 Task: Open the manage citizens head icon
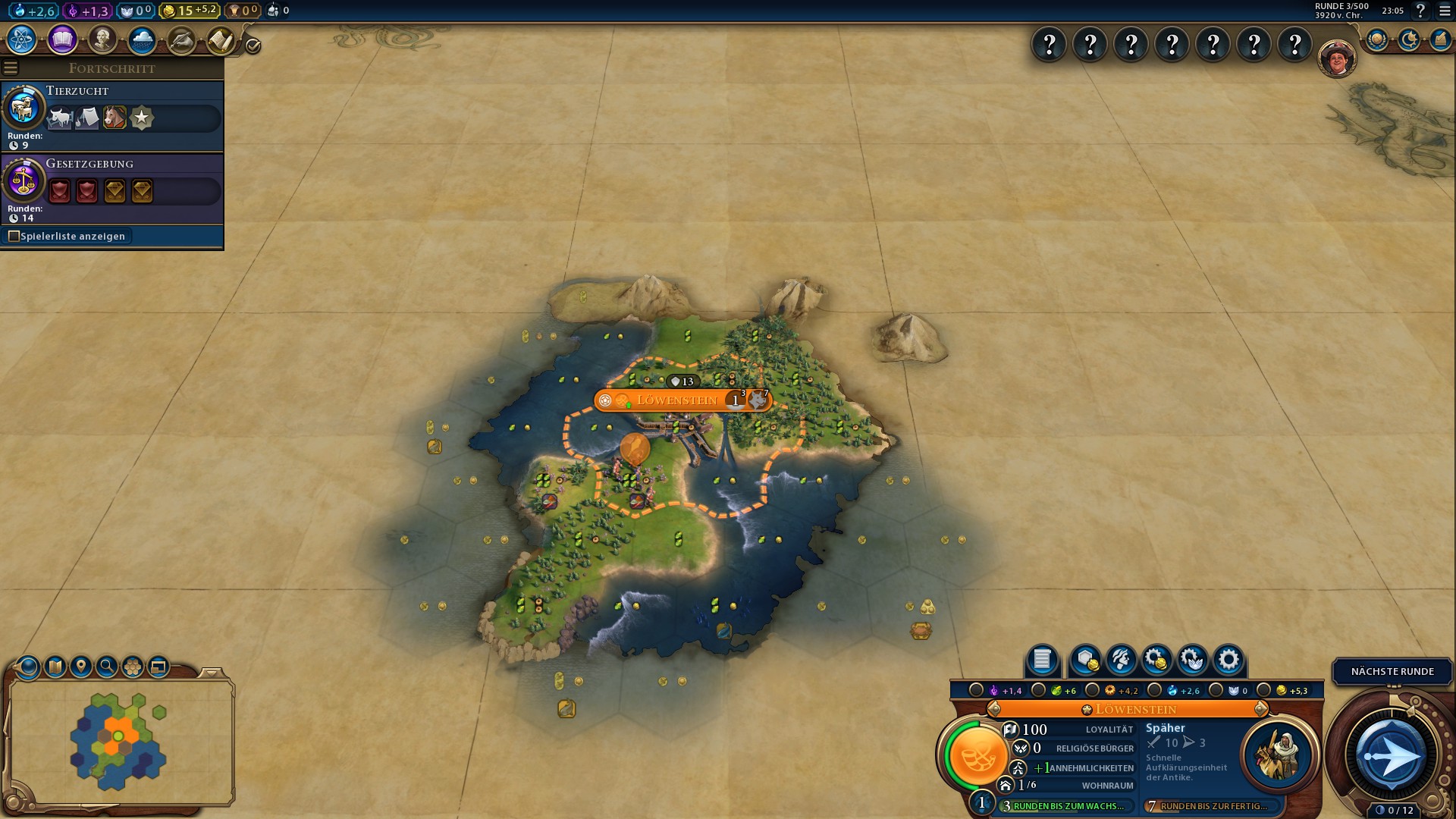click(1121, 660)
